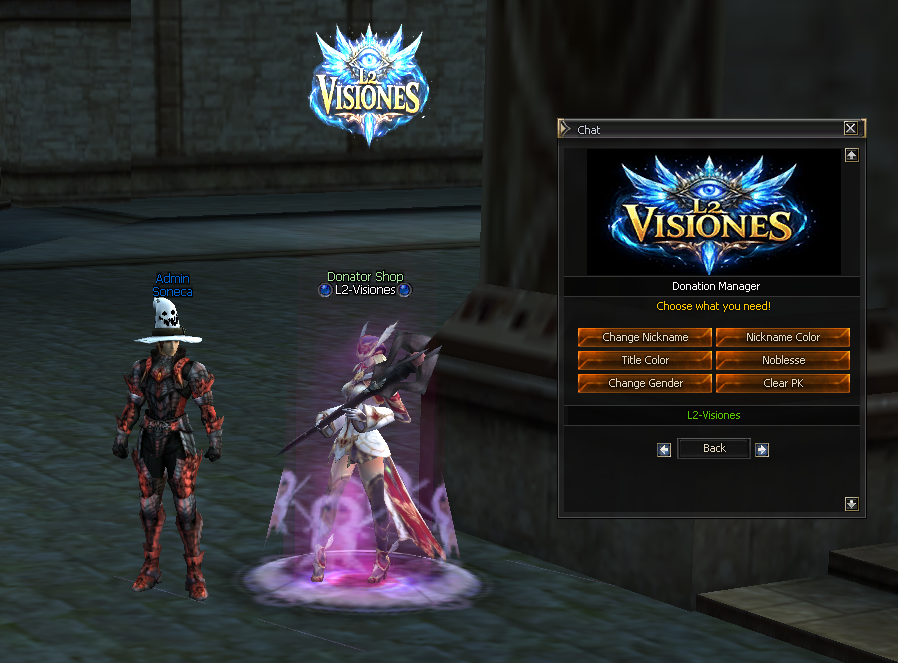
Task: Click the left arrow beside Back
Action: coord(664,450)
